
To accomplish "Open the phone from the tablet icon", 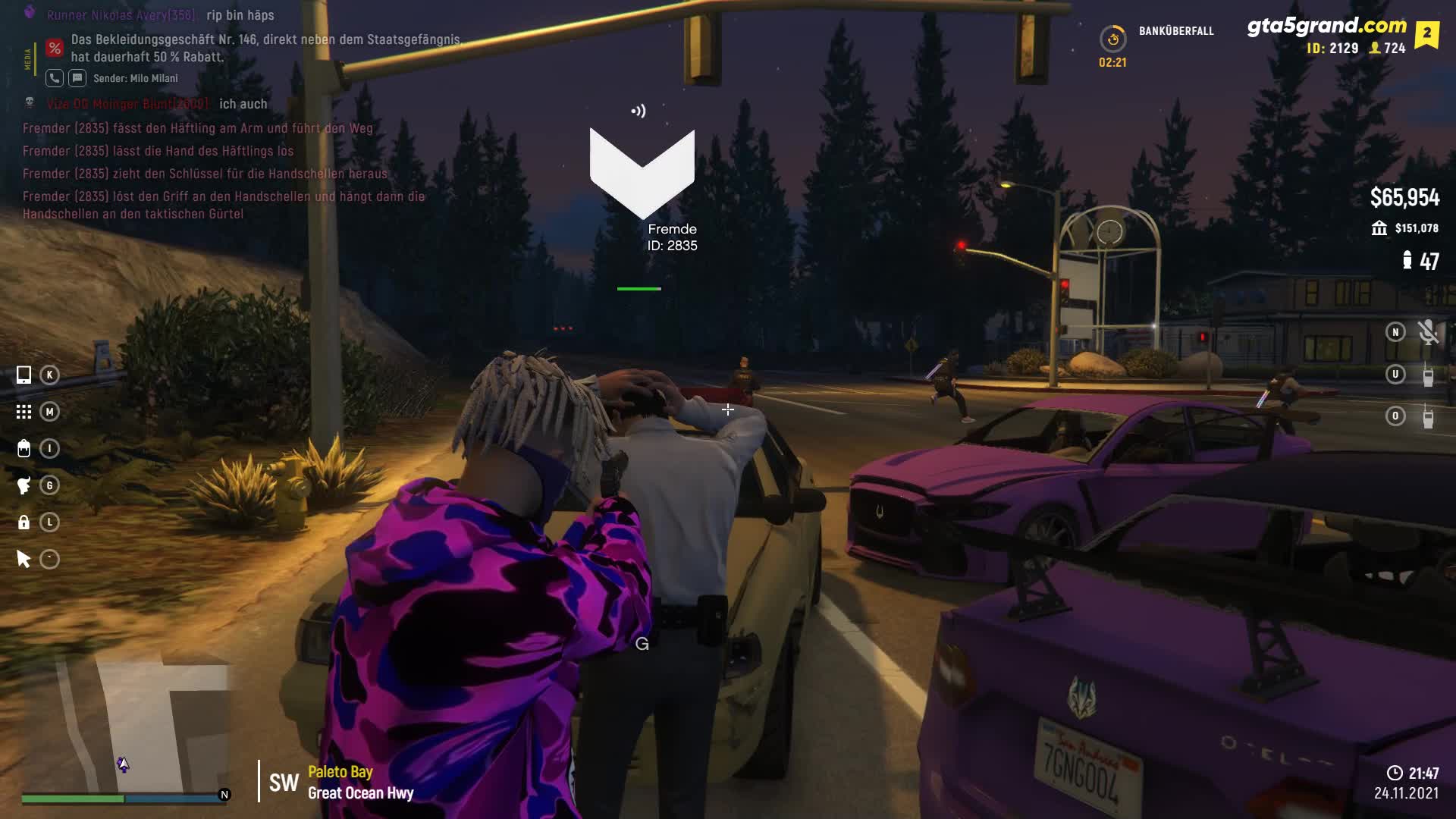I will click(x=24, y=375).
